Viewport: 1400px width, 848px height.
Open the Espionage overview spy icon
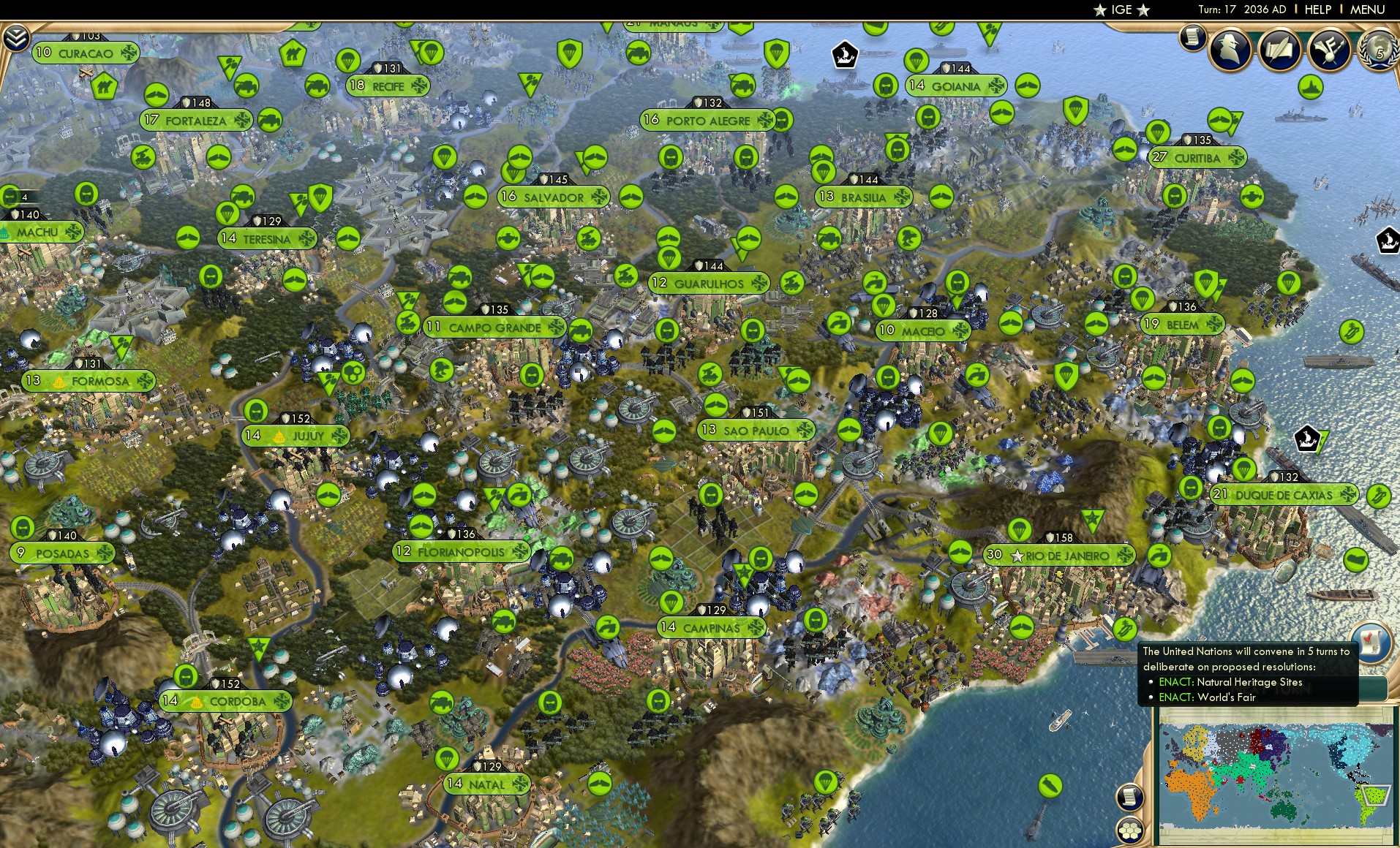click(x=1231, y=50)
